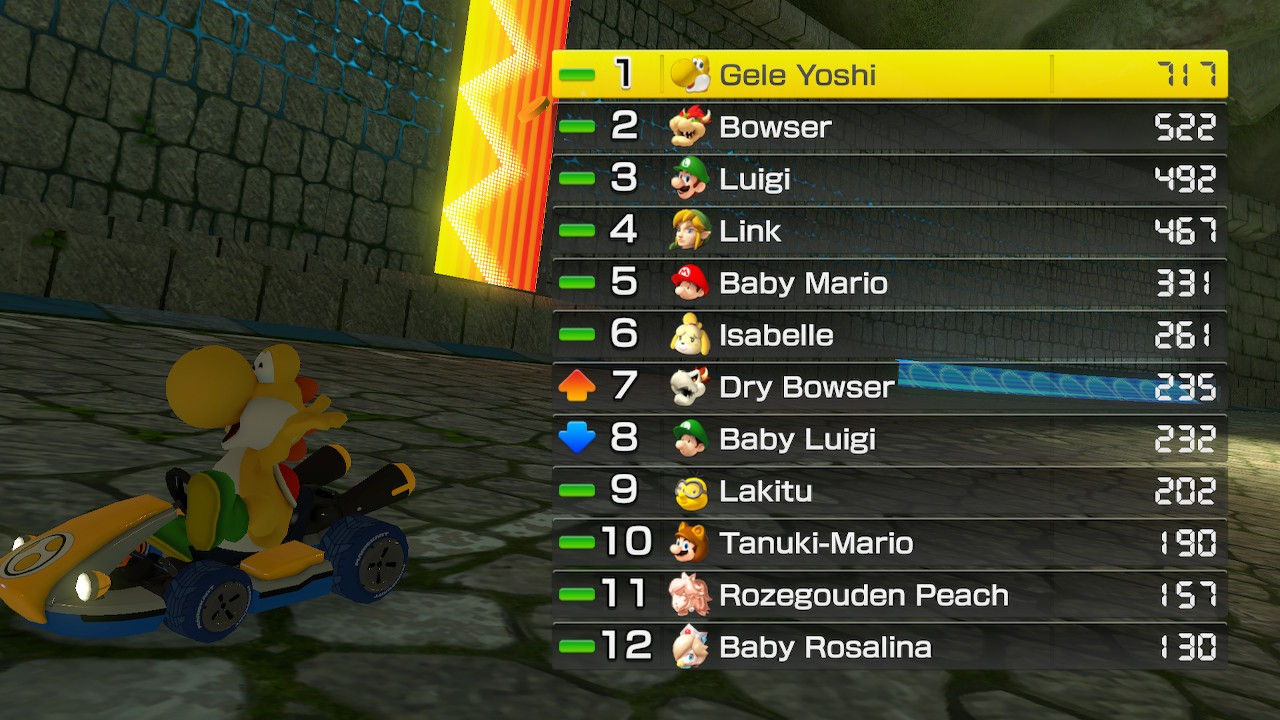
Task: Click Baby Luigi's name label
Action: pyautogui.click(x=798, y=439)
